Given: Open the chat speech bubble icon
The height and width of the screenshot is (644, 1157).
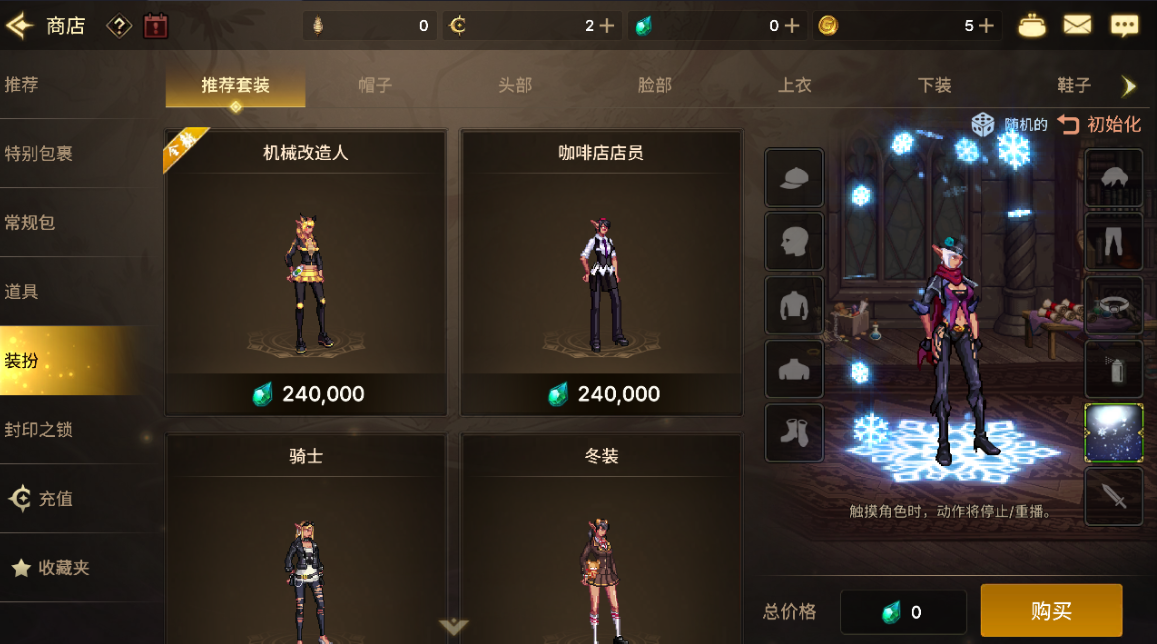Looking at the screenshot, I should [1124, 26].
